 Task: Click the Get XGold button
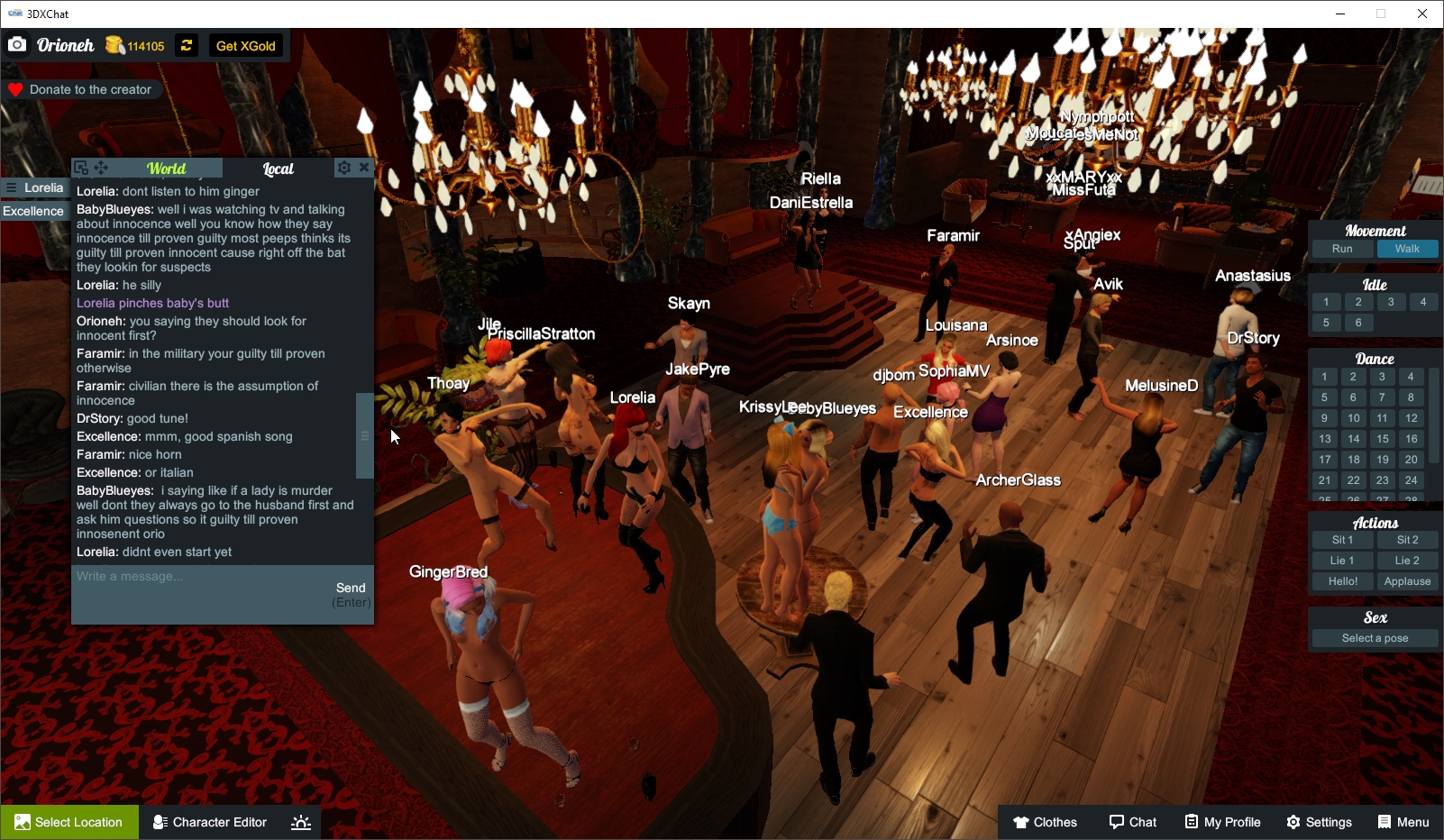(x=245, y=45)
